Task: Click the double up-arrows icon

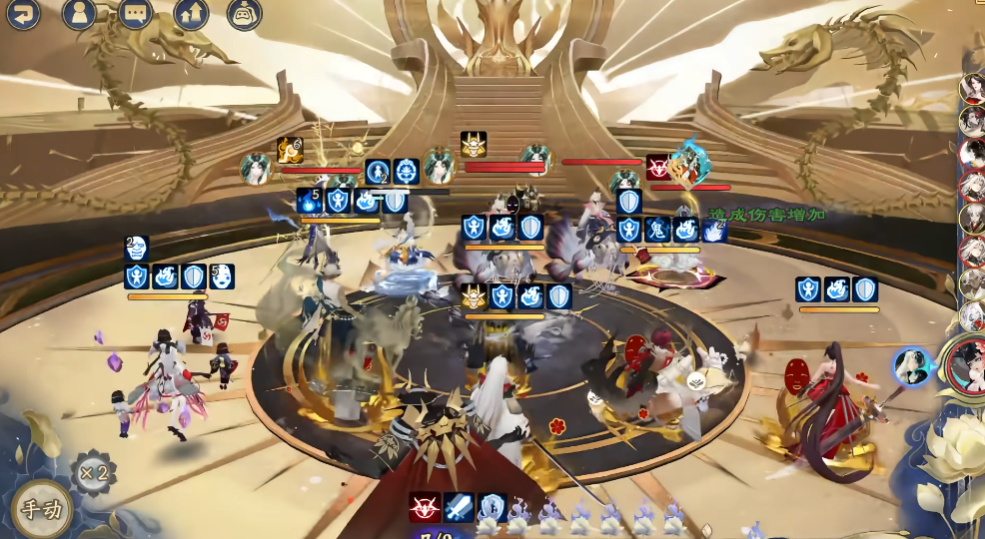Action: (191, 13)
